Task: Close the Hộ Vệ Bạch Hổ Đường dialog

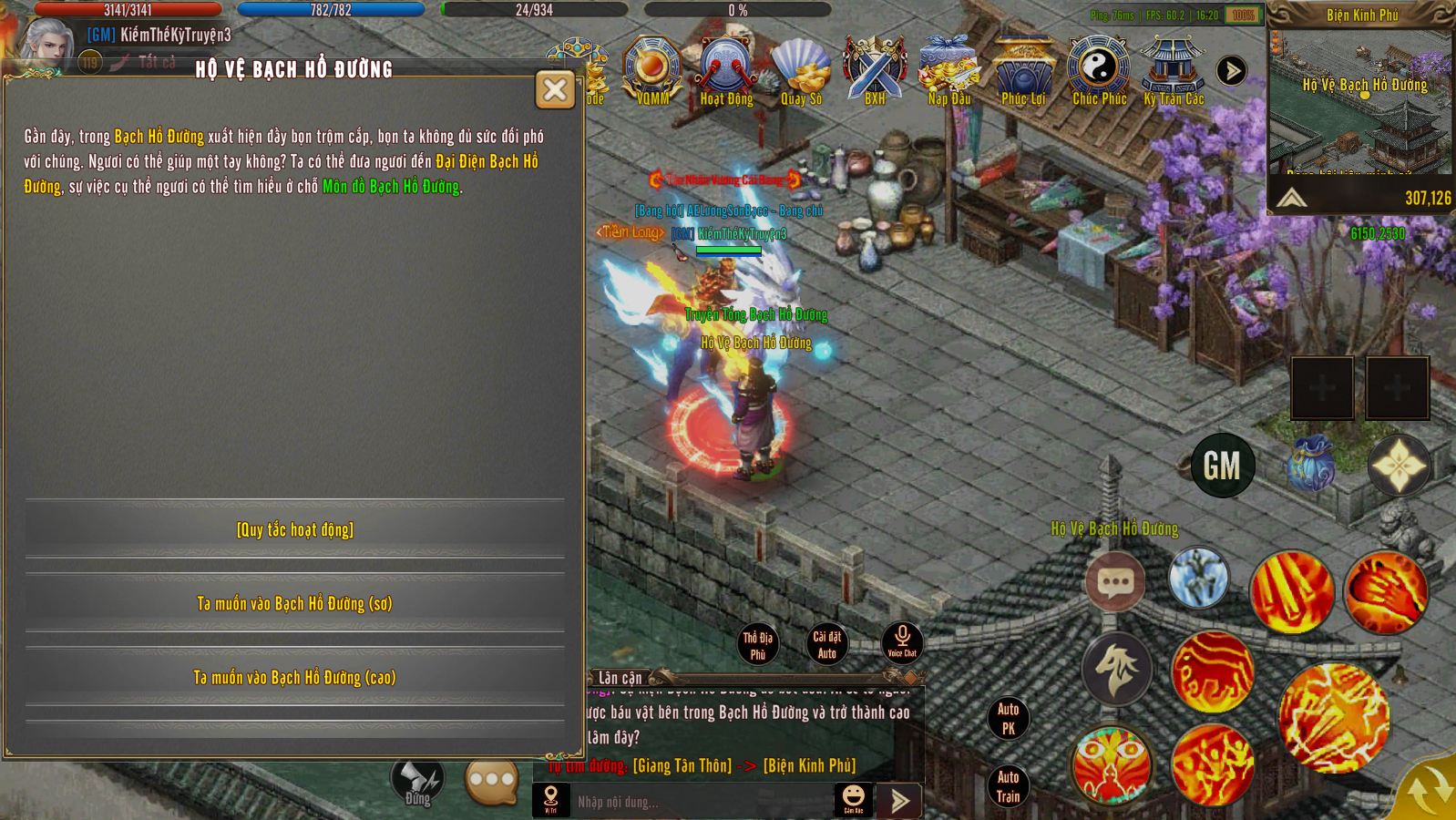Action: [x=555, y=89]
